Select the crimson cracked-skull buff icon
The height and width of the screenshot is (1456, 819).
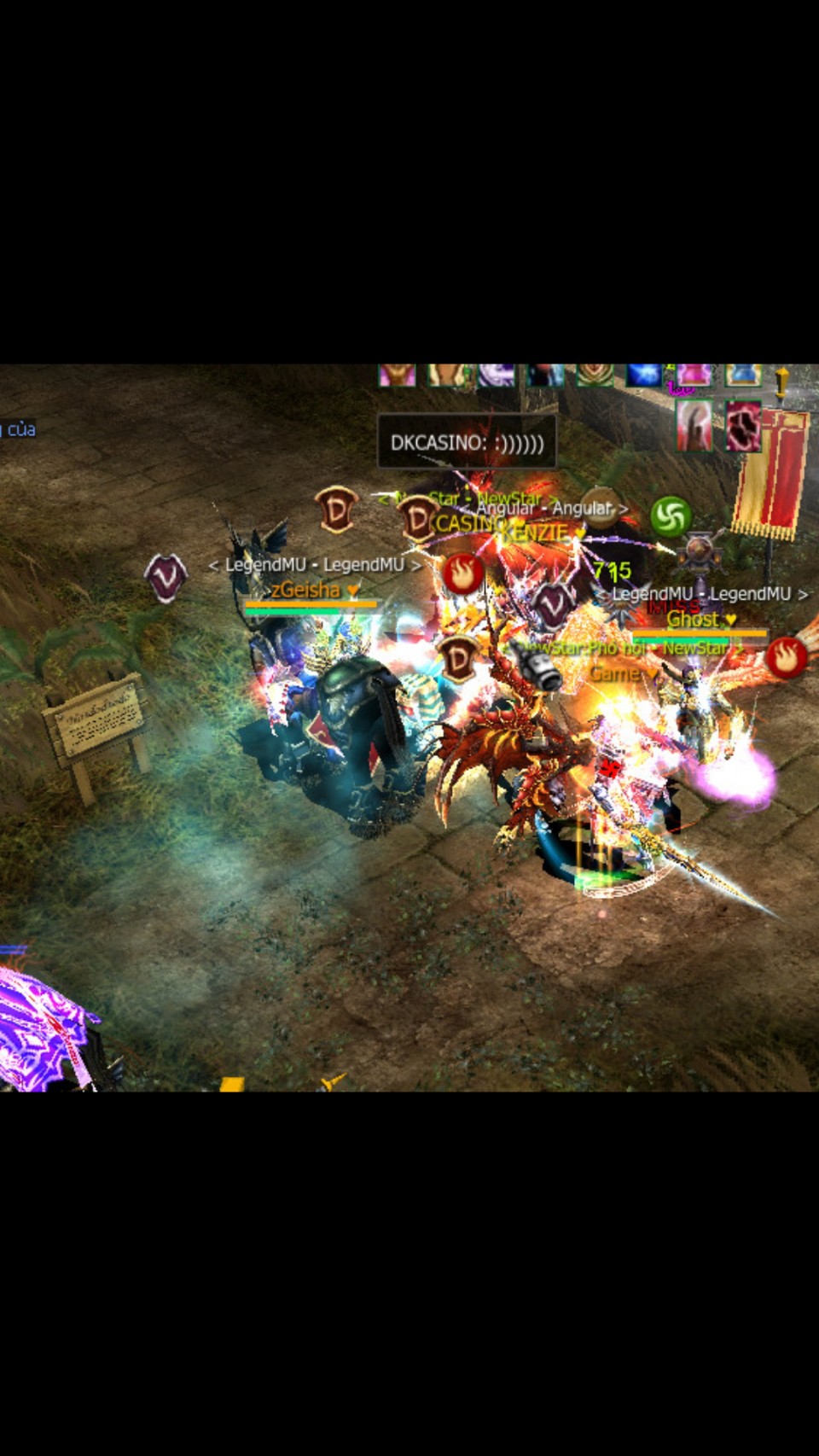pos(743,425)
